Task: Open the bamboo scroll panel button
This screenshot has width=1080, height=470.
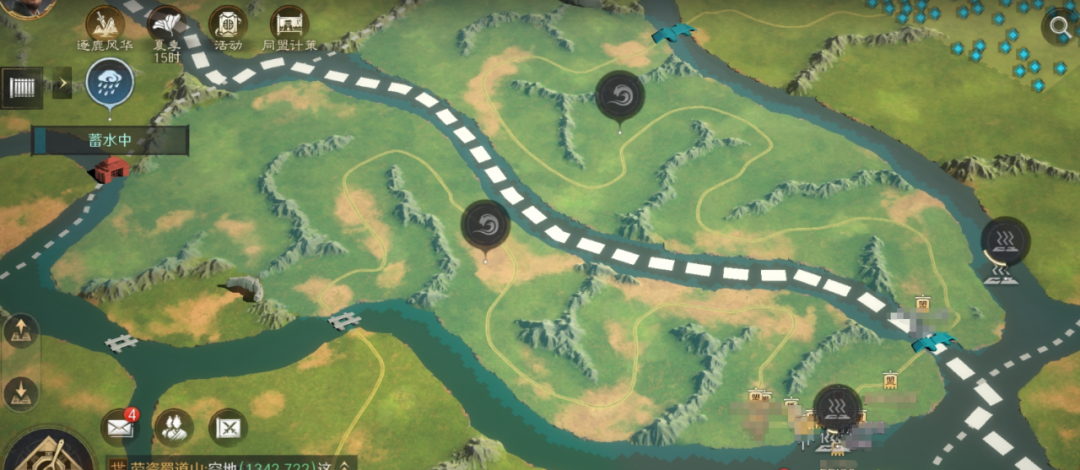Action: pyautogui.click(x=22, y=83)
